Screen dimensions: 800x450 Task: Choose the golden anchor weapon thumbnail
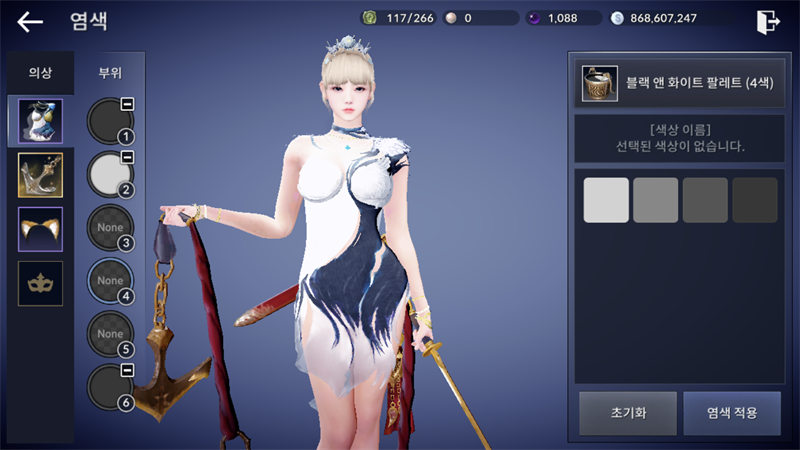[41, 175]
